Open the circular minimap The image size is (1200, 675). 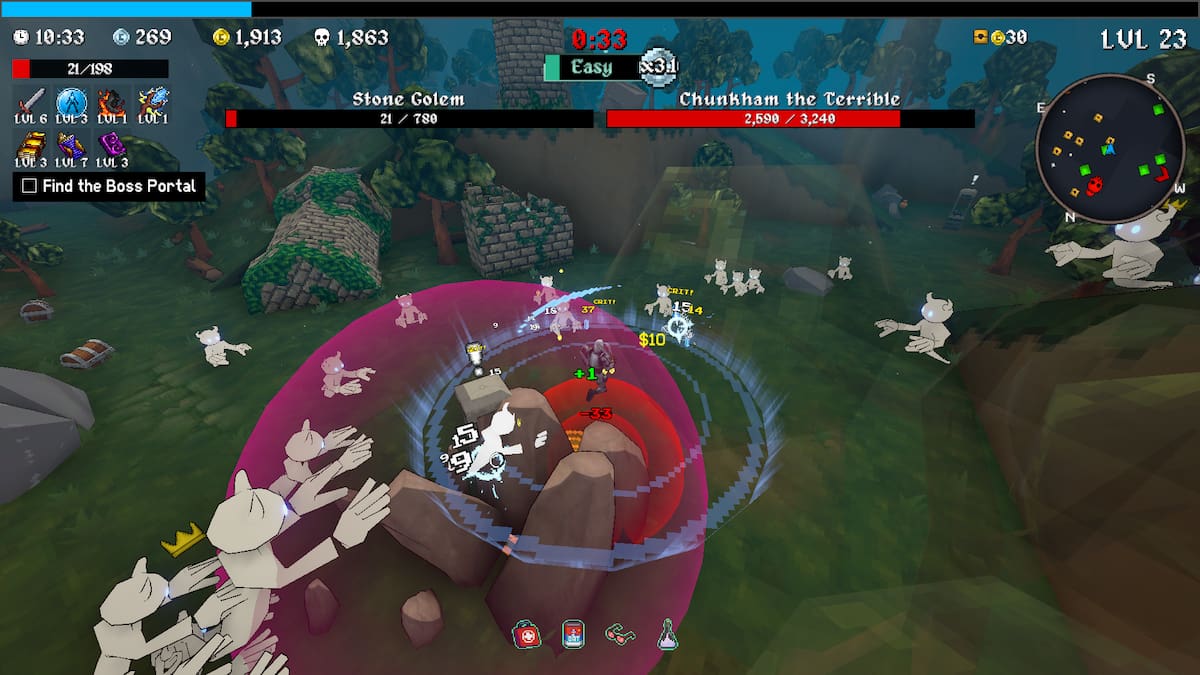1108,148
